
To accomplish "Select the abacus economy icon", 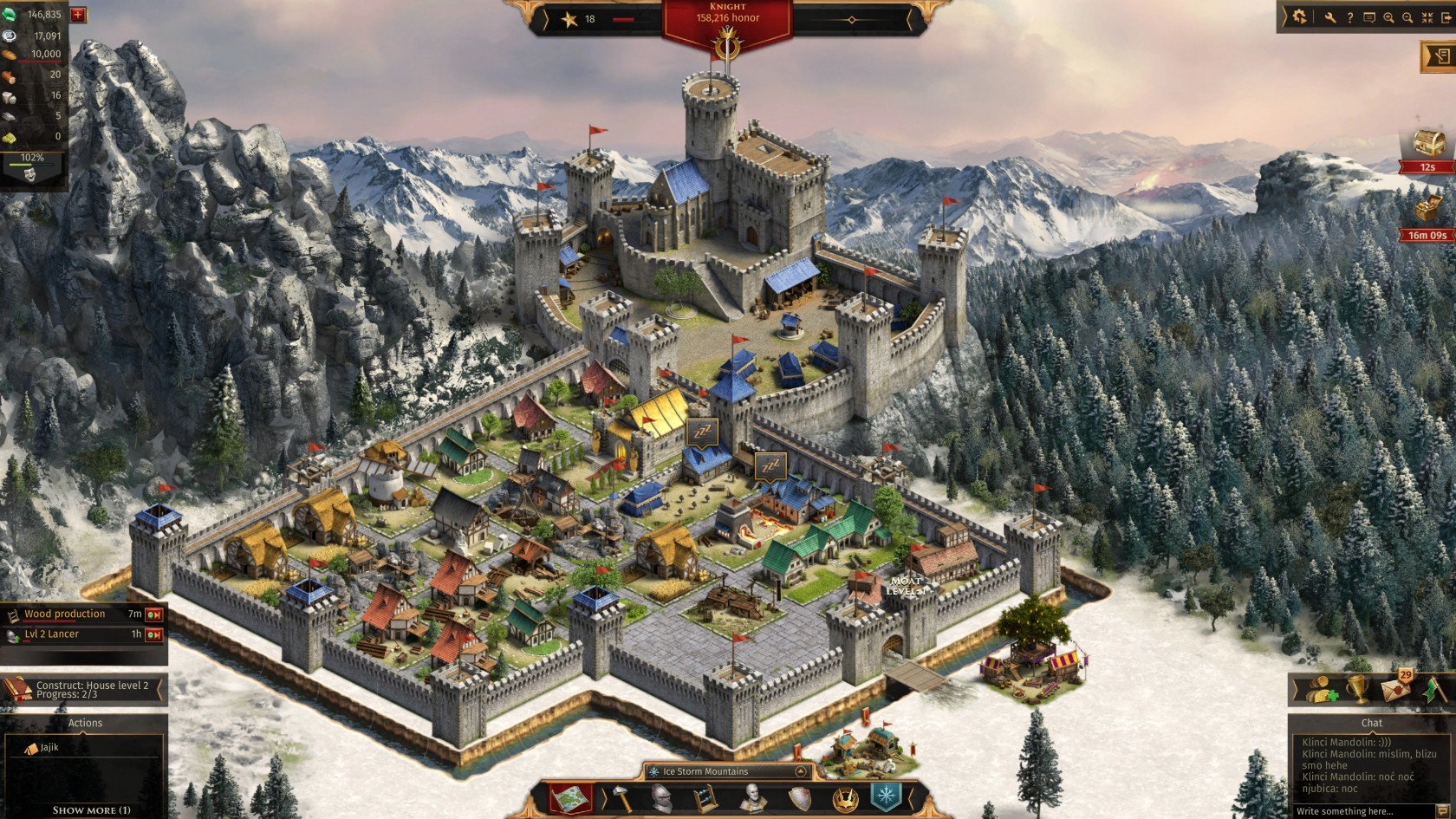I will [x=706, y=798].
